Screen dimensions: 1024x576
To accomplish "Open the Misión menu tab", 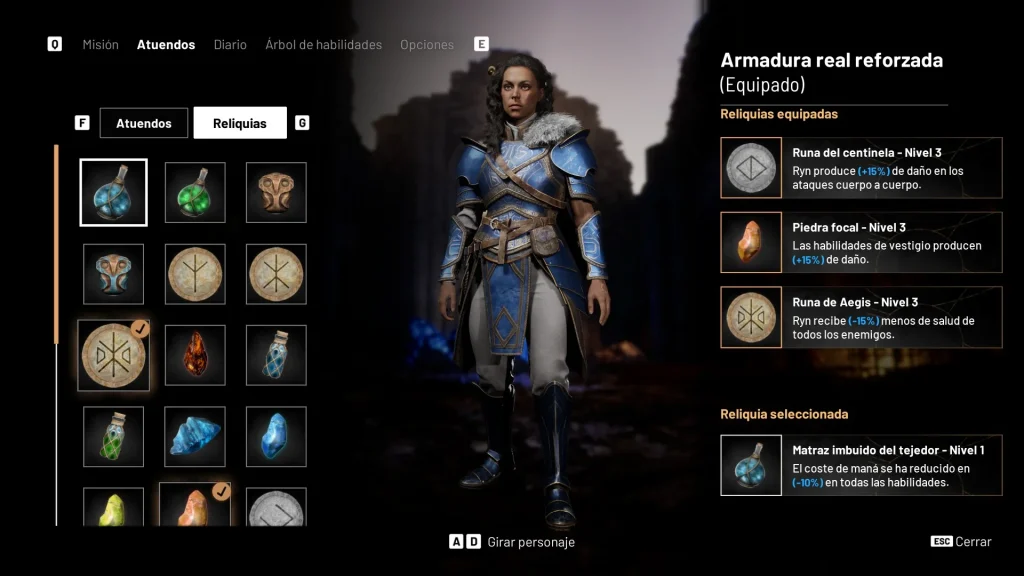I will [100, 45].
